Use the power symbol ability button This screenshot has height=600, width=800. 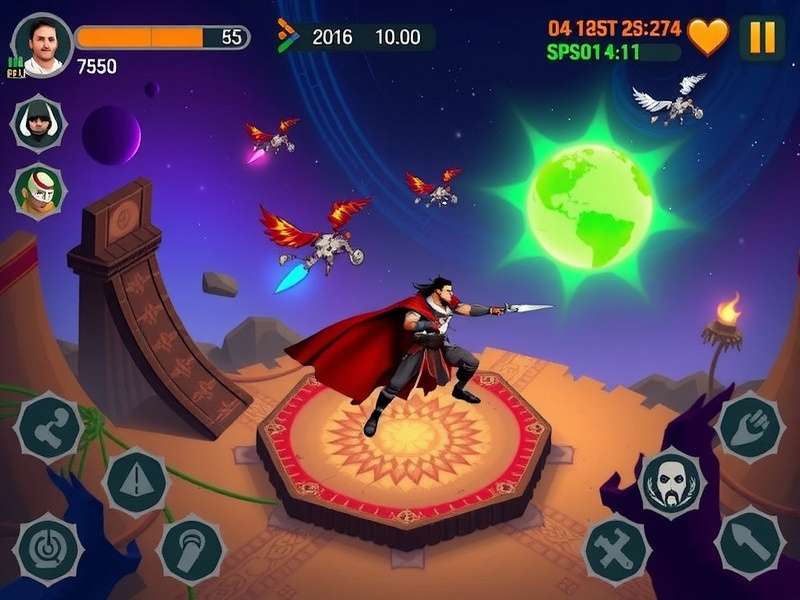tap(48, 547)
